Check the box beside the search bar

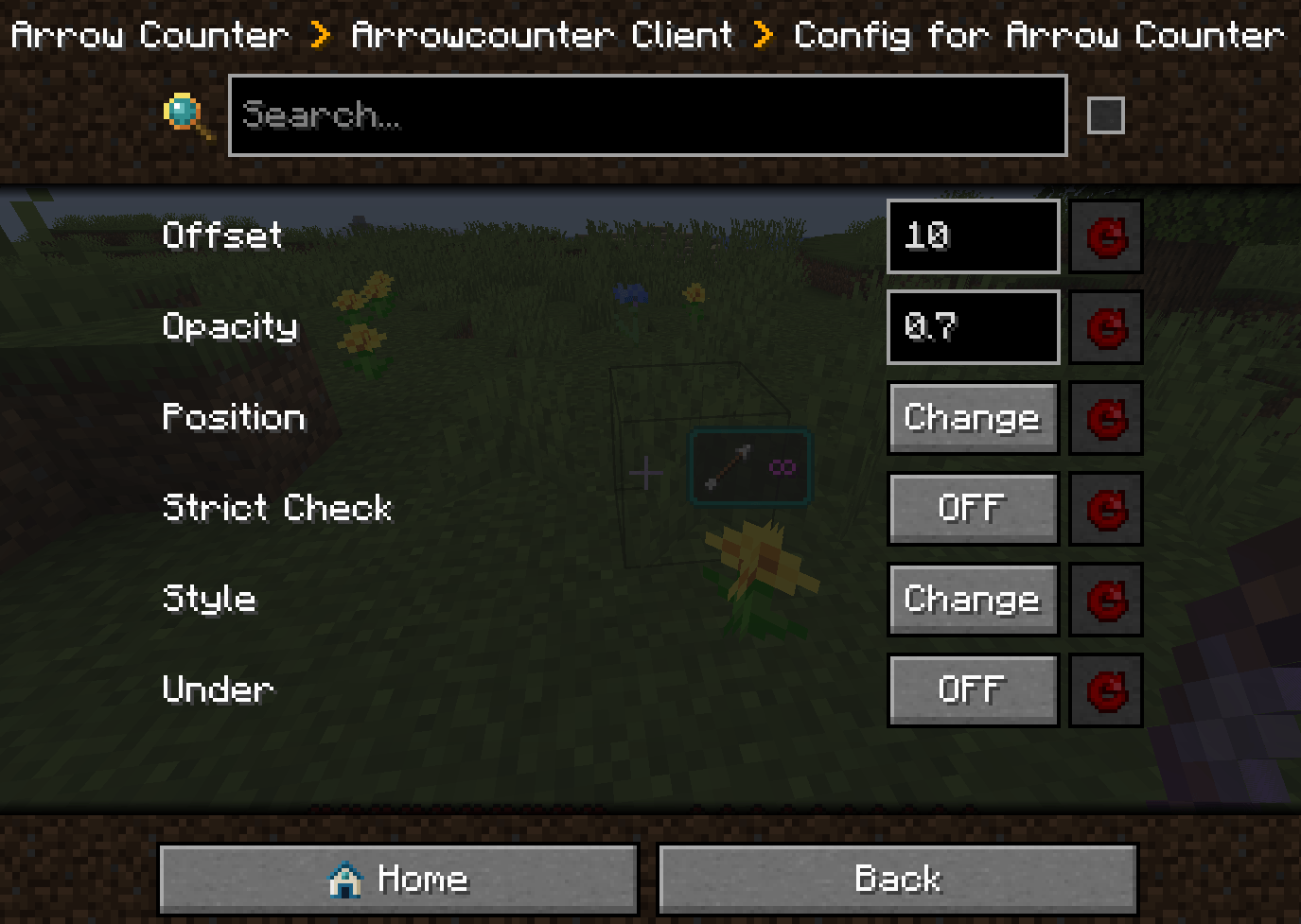1104,114
